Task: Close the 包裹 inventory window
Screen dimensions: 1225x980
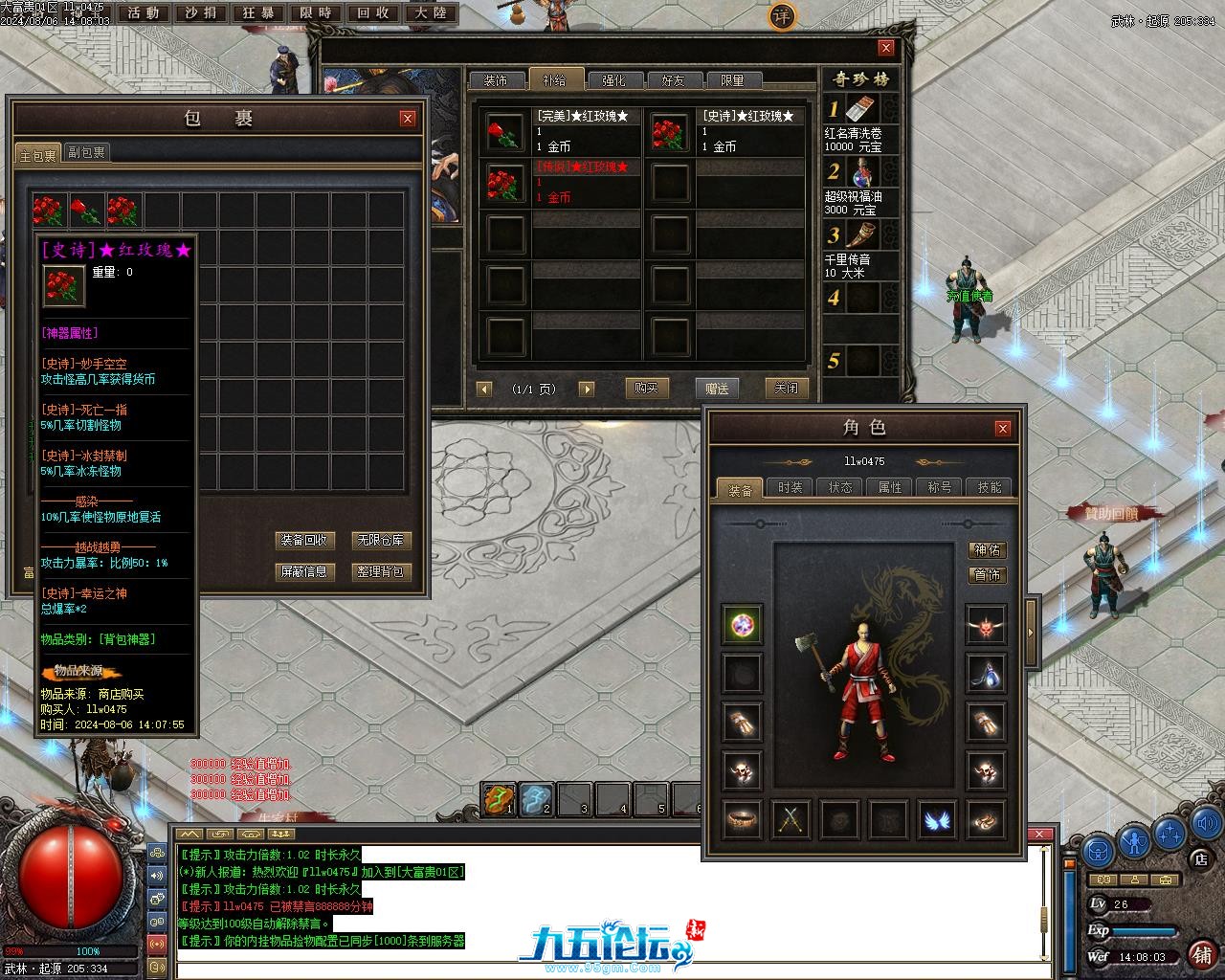Action: (x=408, y=119)
